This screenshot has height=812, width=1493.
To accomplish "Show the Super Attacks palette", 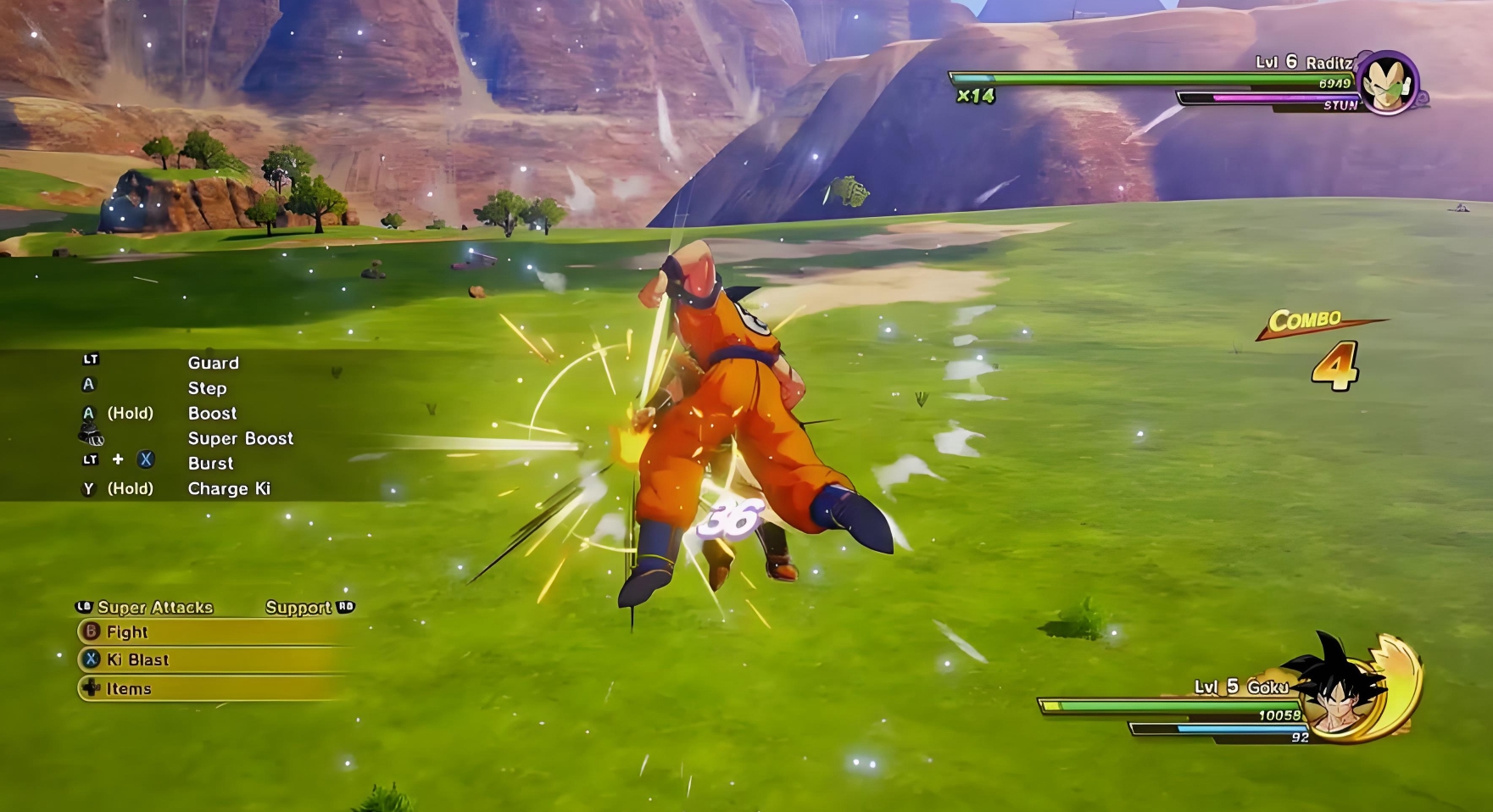I will (154, 608).
